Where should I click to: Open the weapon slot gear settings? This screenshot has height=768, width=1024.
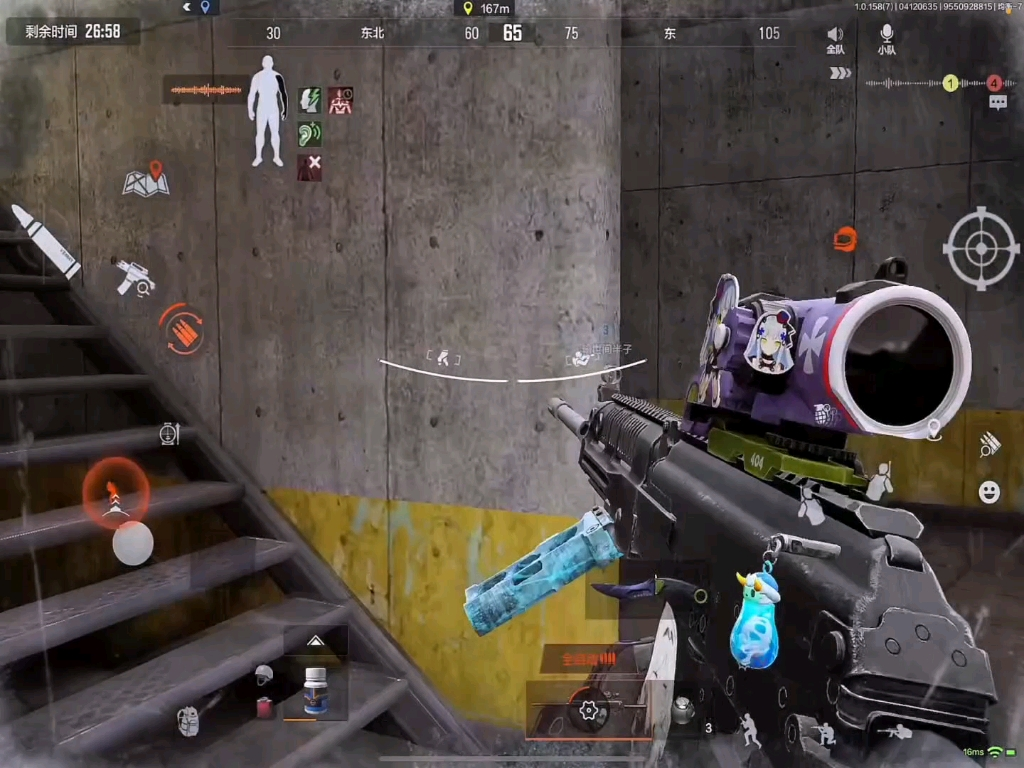click(x=589, y=711)
